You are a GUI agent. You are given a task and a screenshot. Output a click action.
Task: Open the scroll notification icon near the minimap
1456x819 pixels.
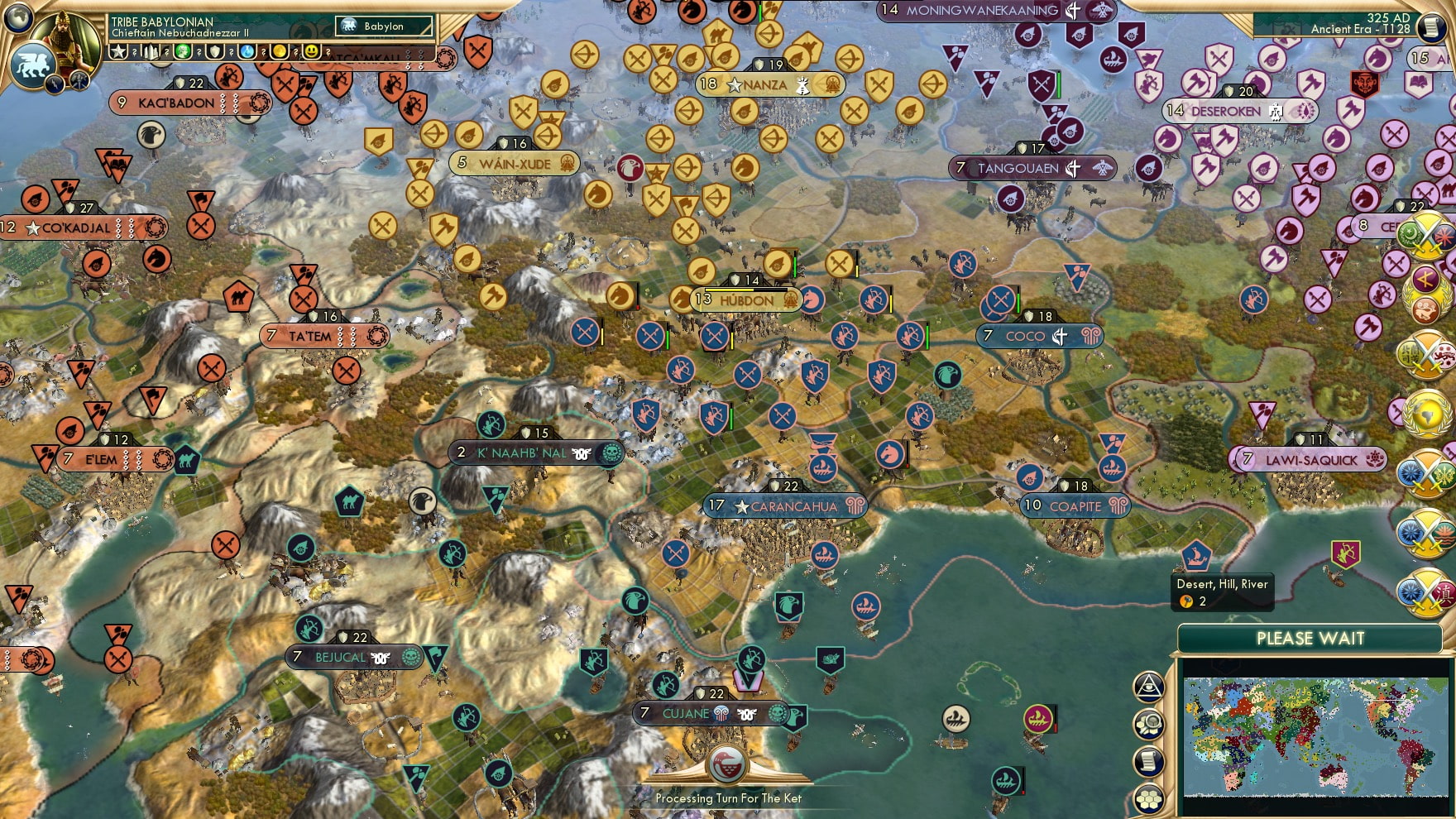(x=1149, y=762)
